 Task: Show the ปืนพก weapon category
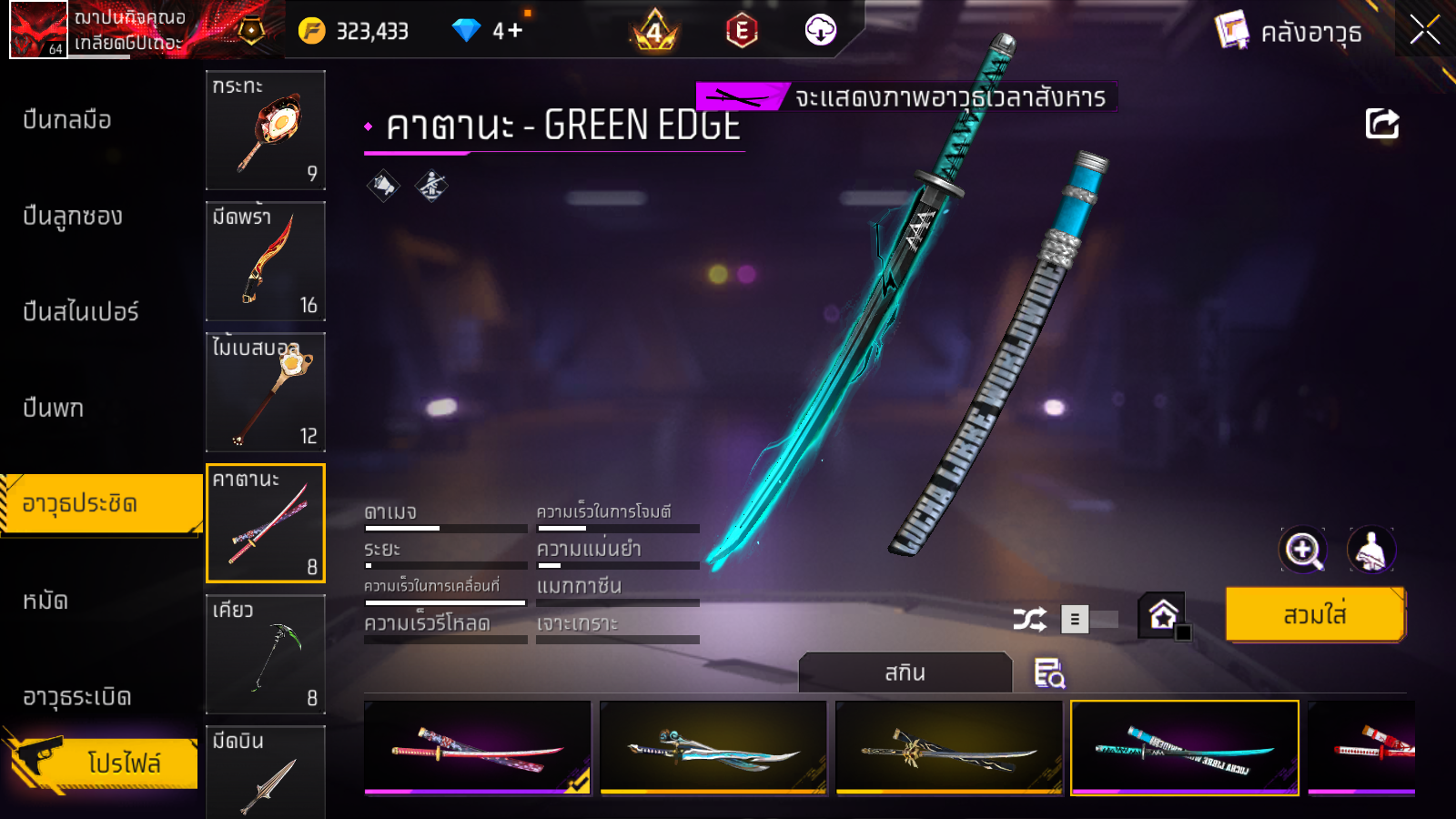pos(54,408)
